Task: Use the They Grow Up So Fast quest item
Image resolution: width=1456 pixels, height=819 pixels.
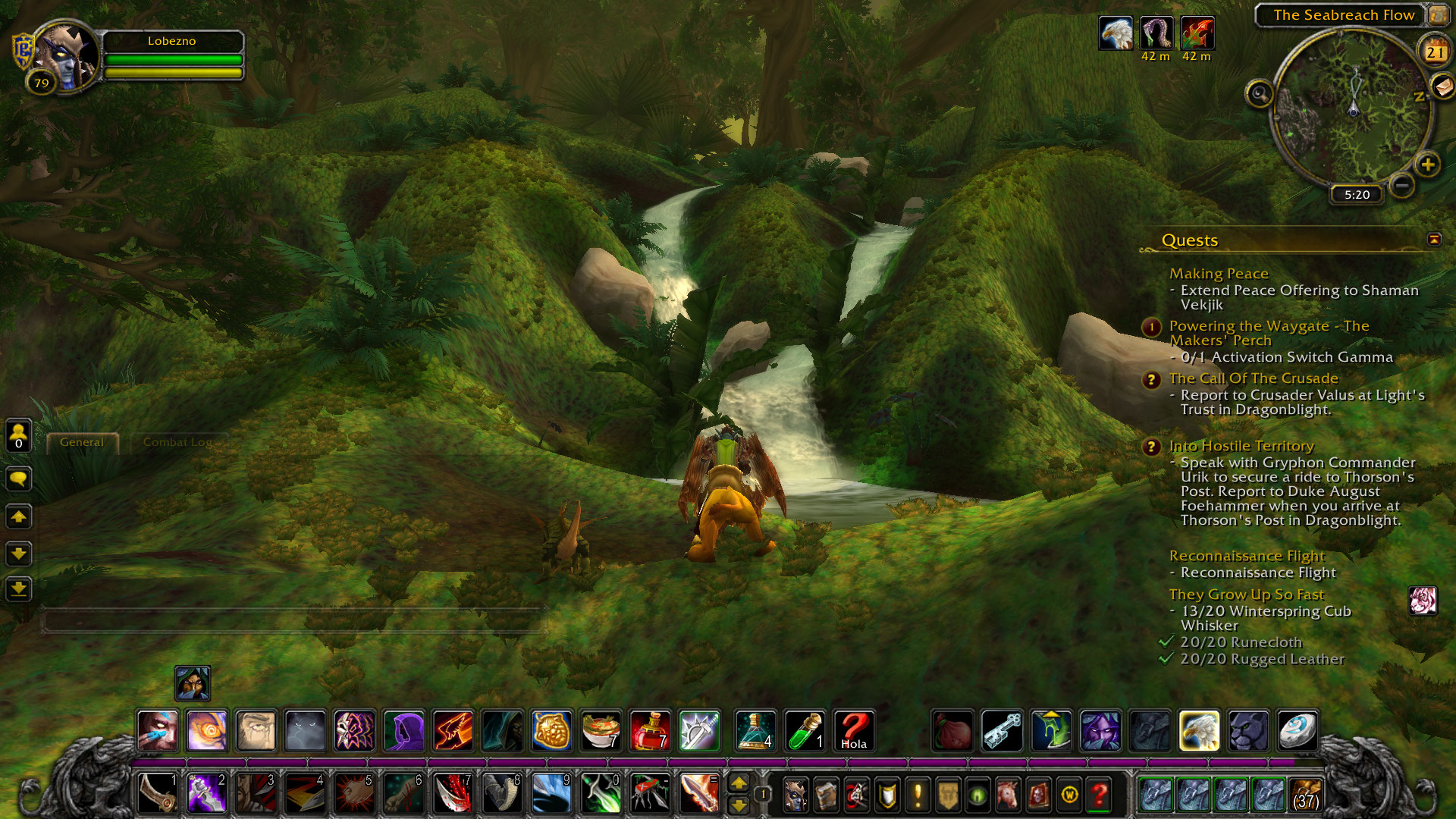Action: (1422, 601)
